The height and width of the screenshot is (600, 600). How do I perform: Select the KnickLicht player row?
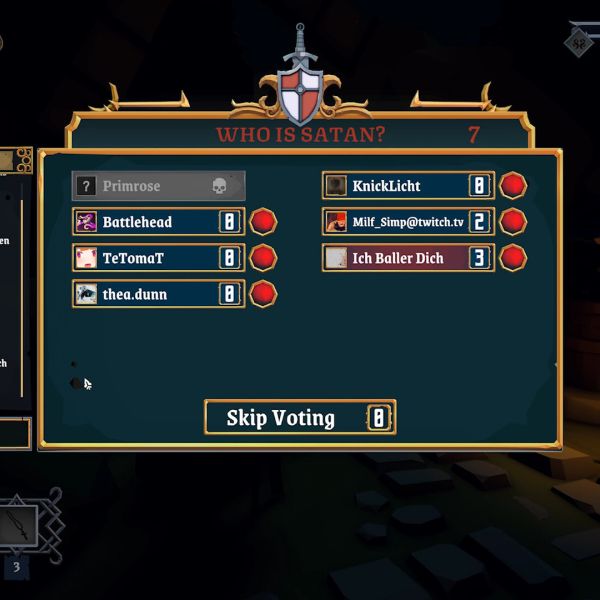(x=408, y=186)
